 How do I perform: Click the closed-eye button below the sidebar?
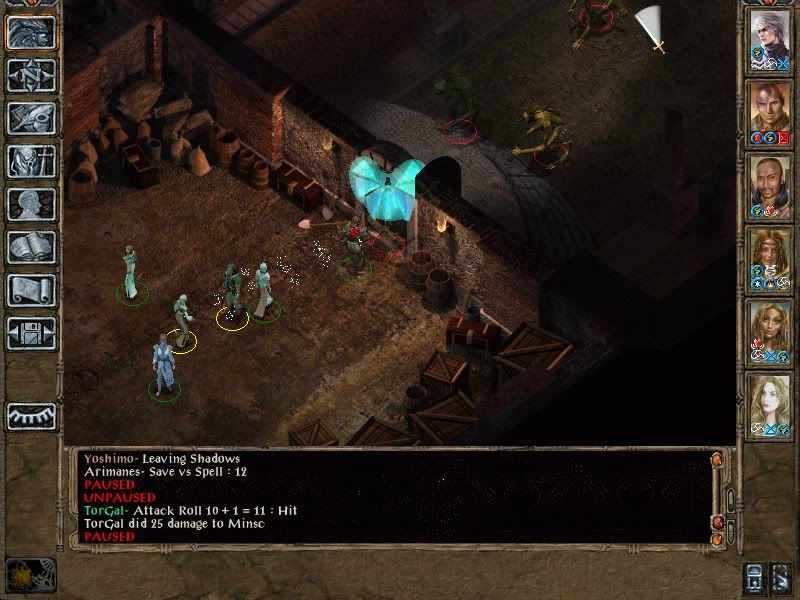click(x=31, y=415)
